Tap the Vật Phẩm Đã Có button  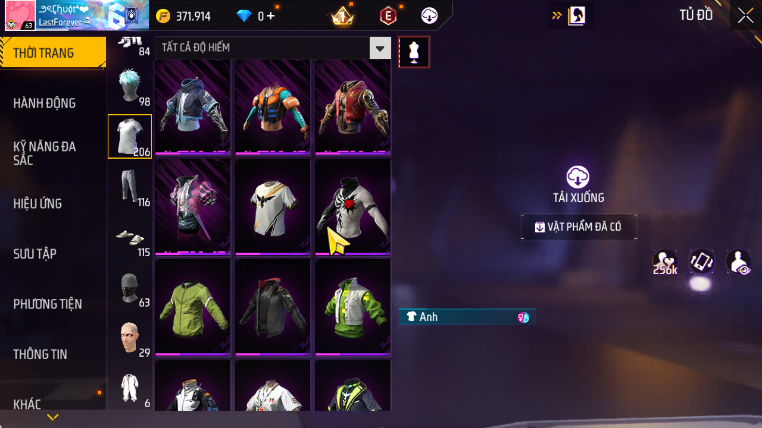[578, 228]
